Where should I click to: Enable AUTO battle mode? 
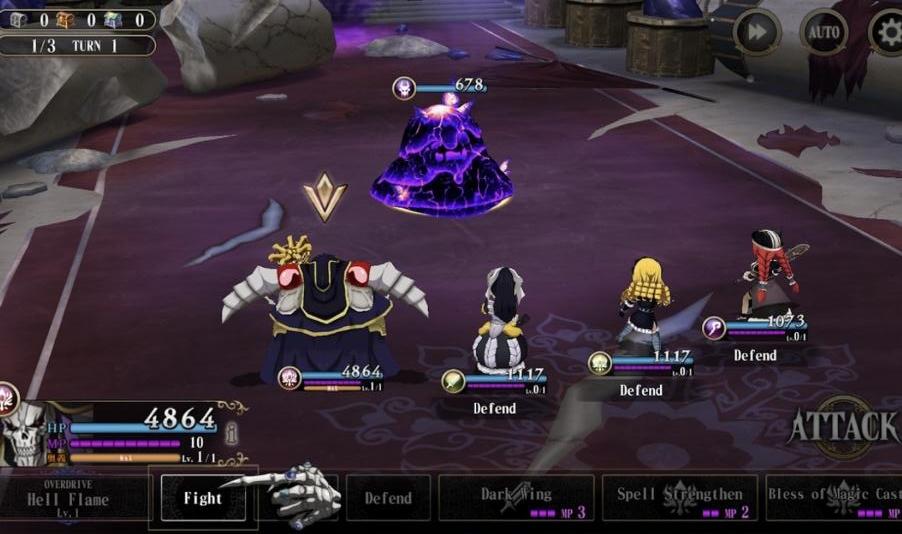(823, 33)
